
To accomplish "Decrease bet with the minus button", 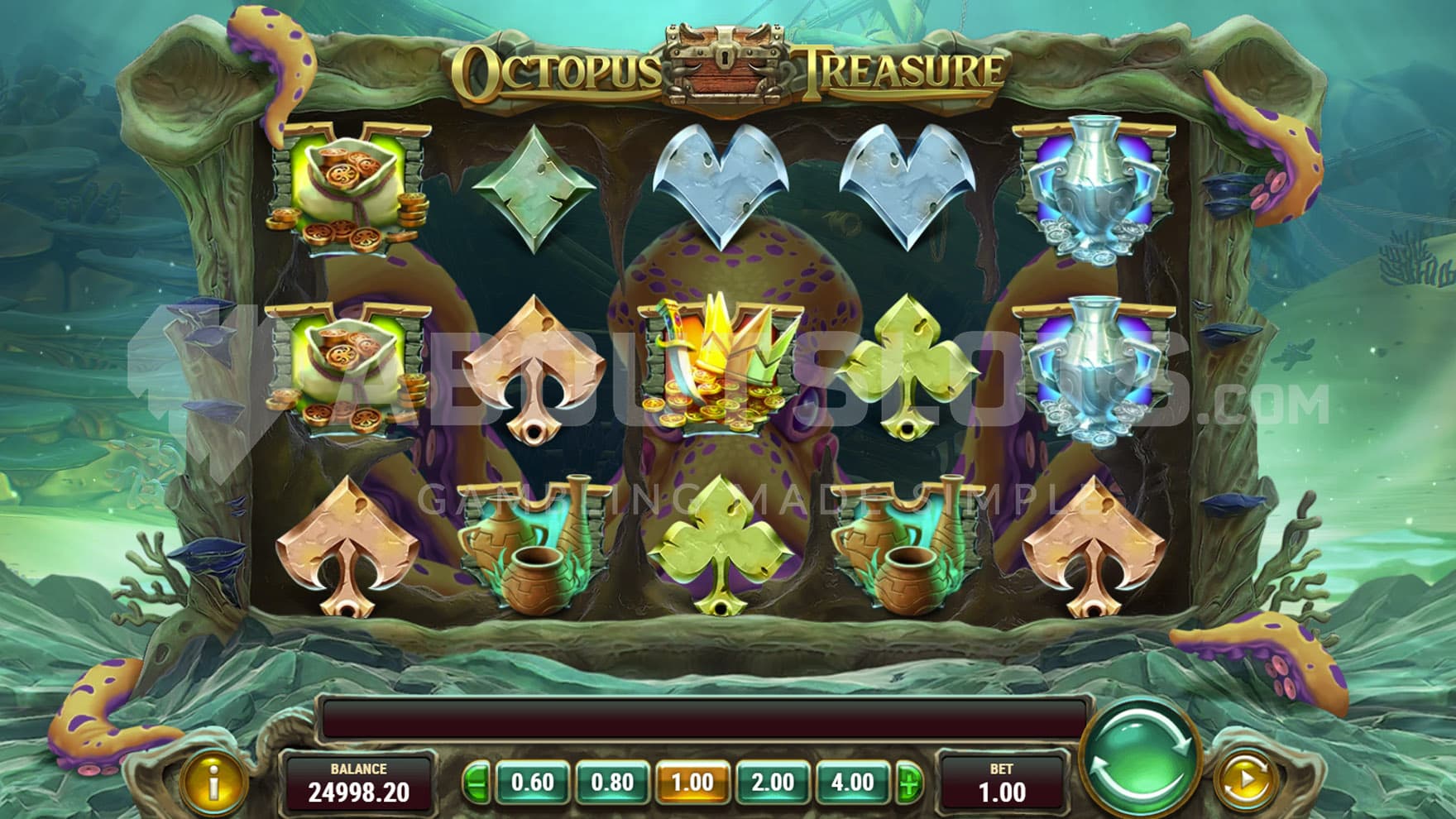I will 476,783.
